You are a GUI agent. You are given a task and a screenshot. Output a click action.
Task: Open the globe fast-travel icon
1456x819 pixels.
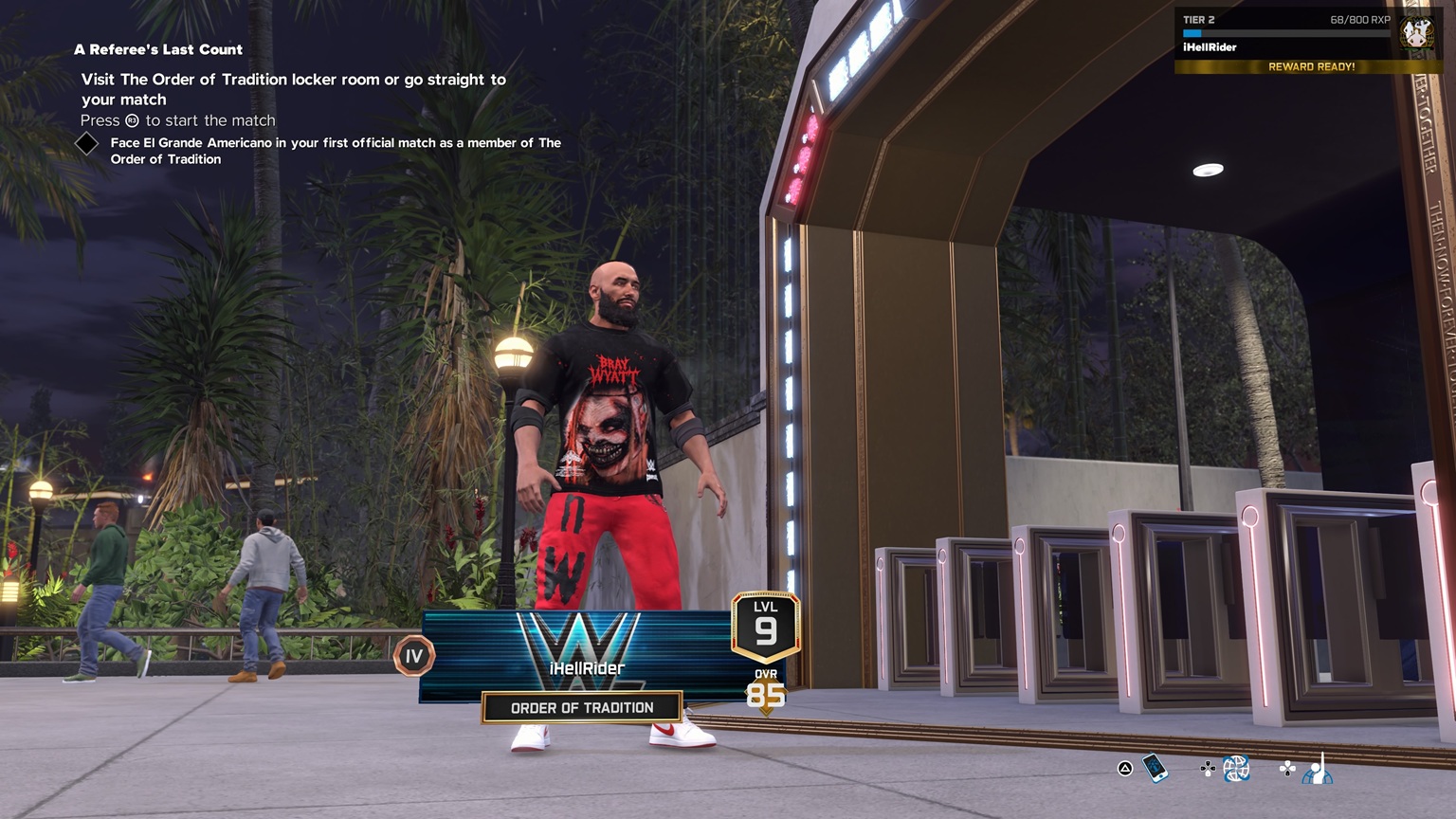click(x=1235, y=769)
